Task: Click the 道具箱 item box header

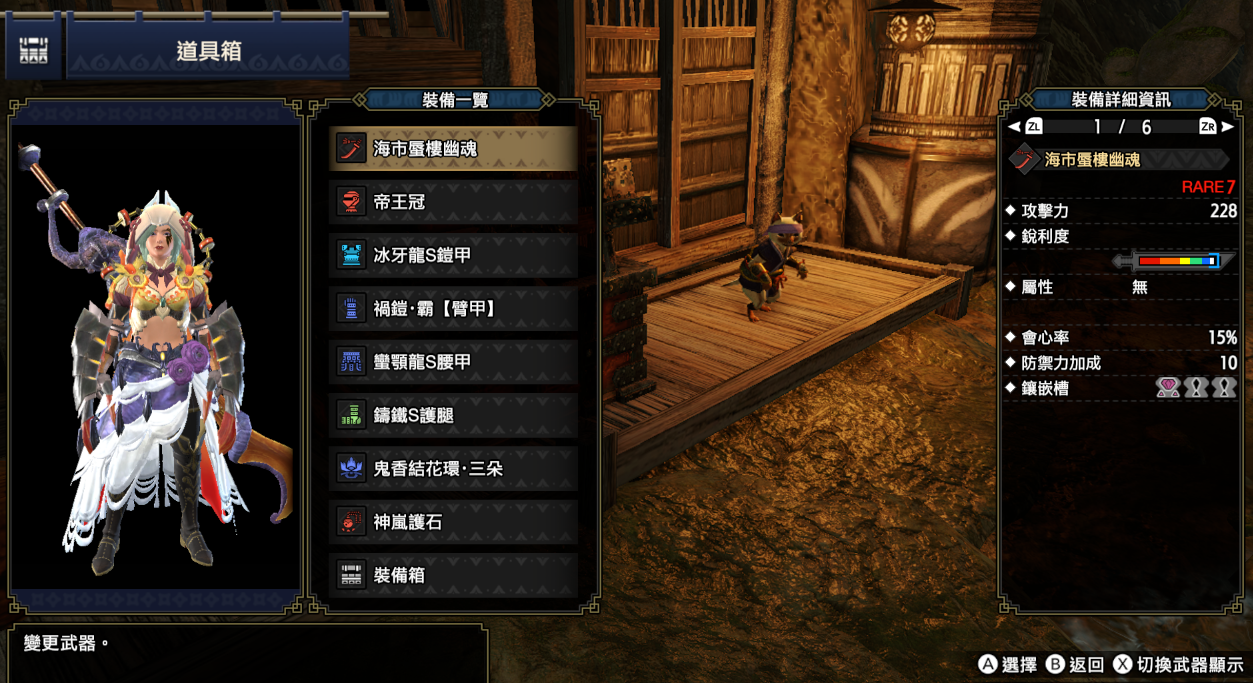Action: click(208, 51)
